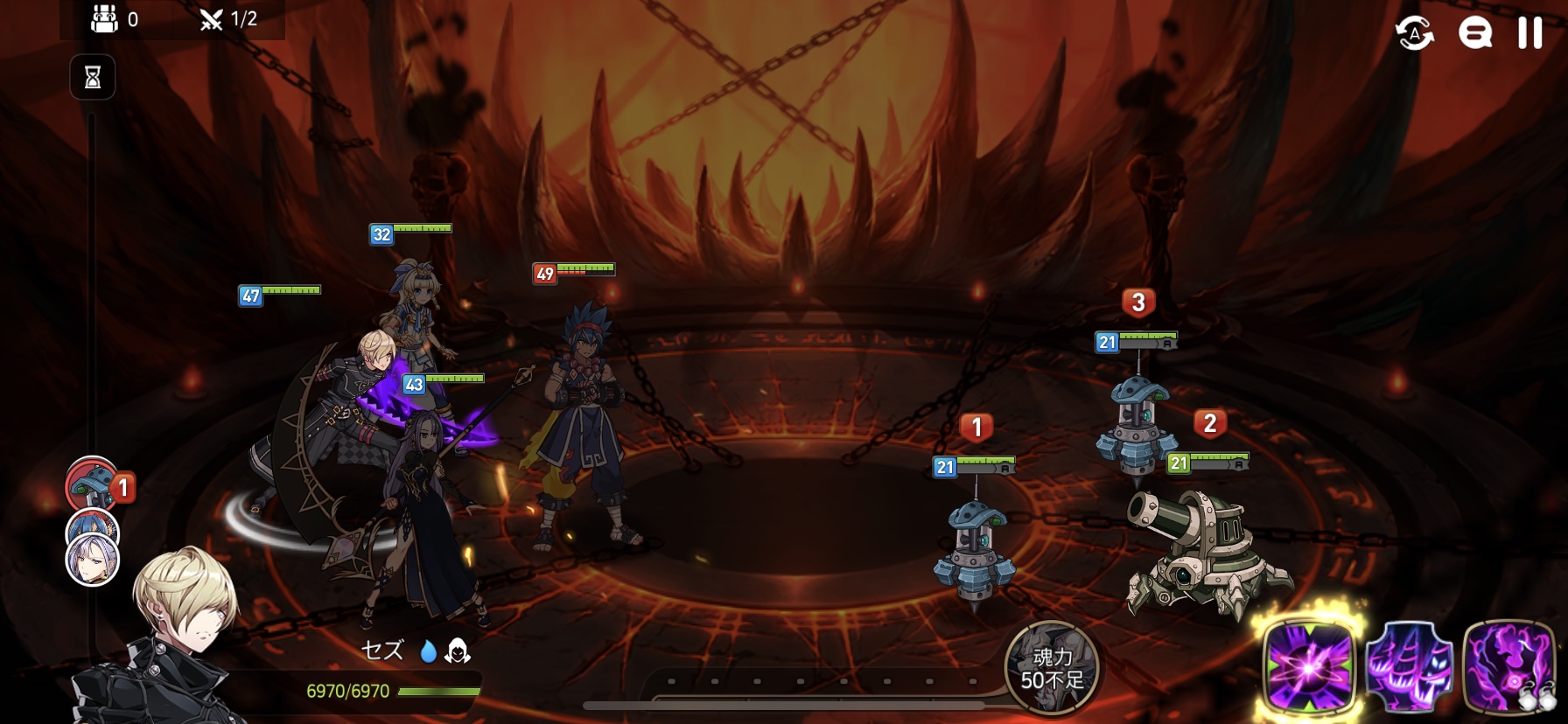Click the hourglass icon
Viewport: 1568px width, 724px height.
click(93, 78)
